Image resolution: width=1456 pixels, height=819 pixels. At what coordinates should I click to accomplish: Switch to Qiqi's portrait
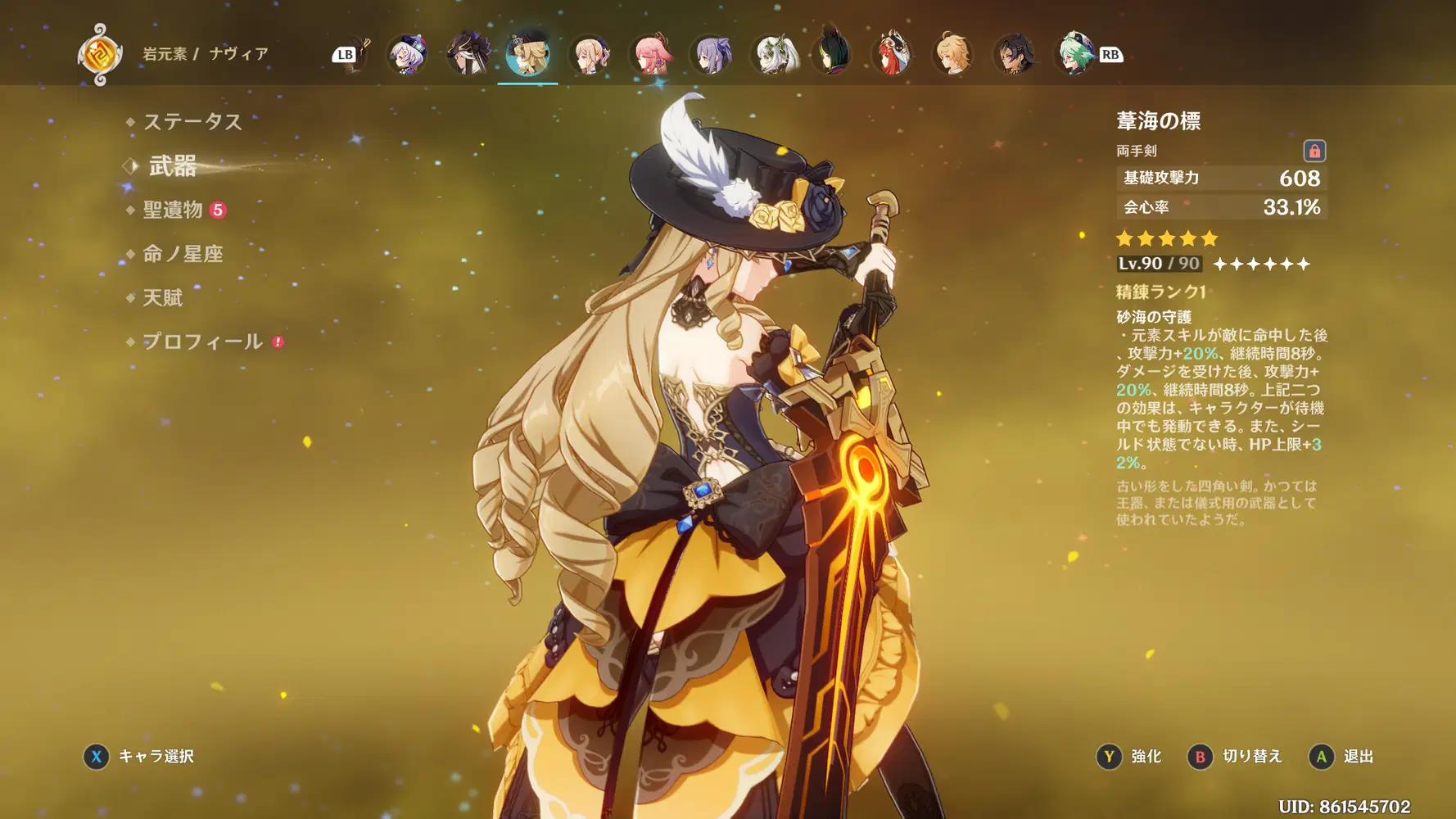click(x=407, y=55)
